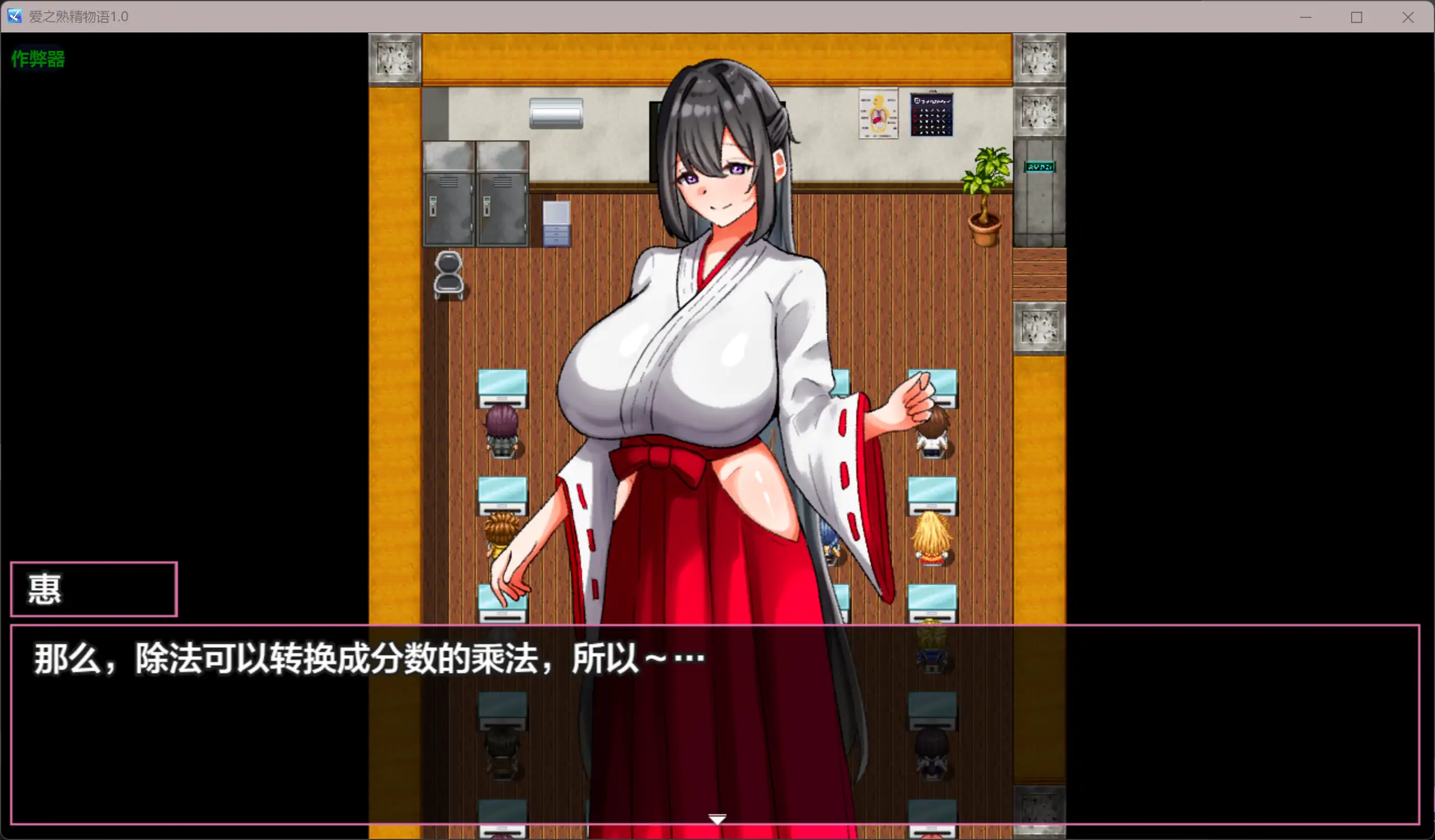Click the air conditioner unit on the wall

click(x=556, y=112)
